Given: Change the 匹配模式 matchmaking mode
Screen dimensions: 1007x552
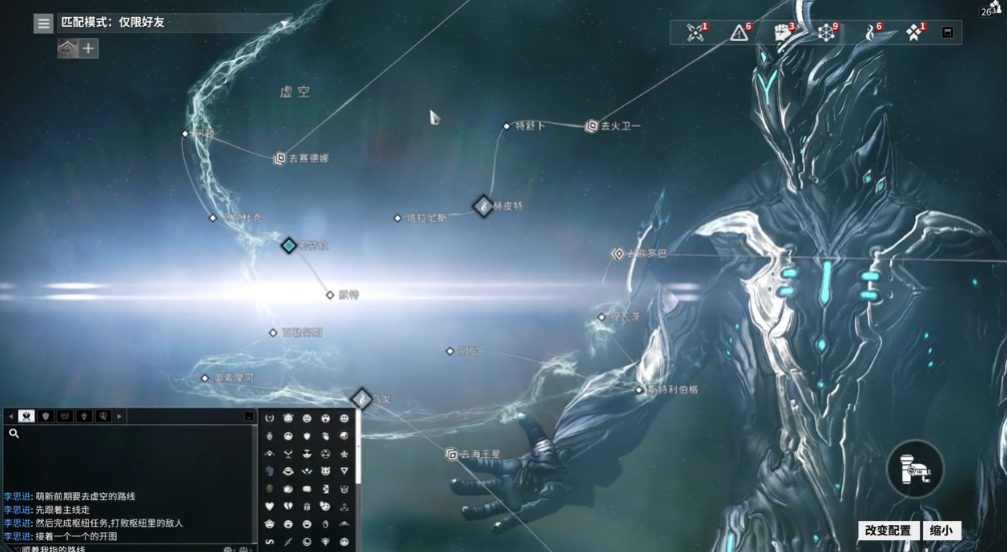Looking at the screenshot, I should point(170,22).
